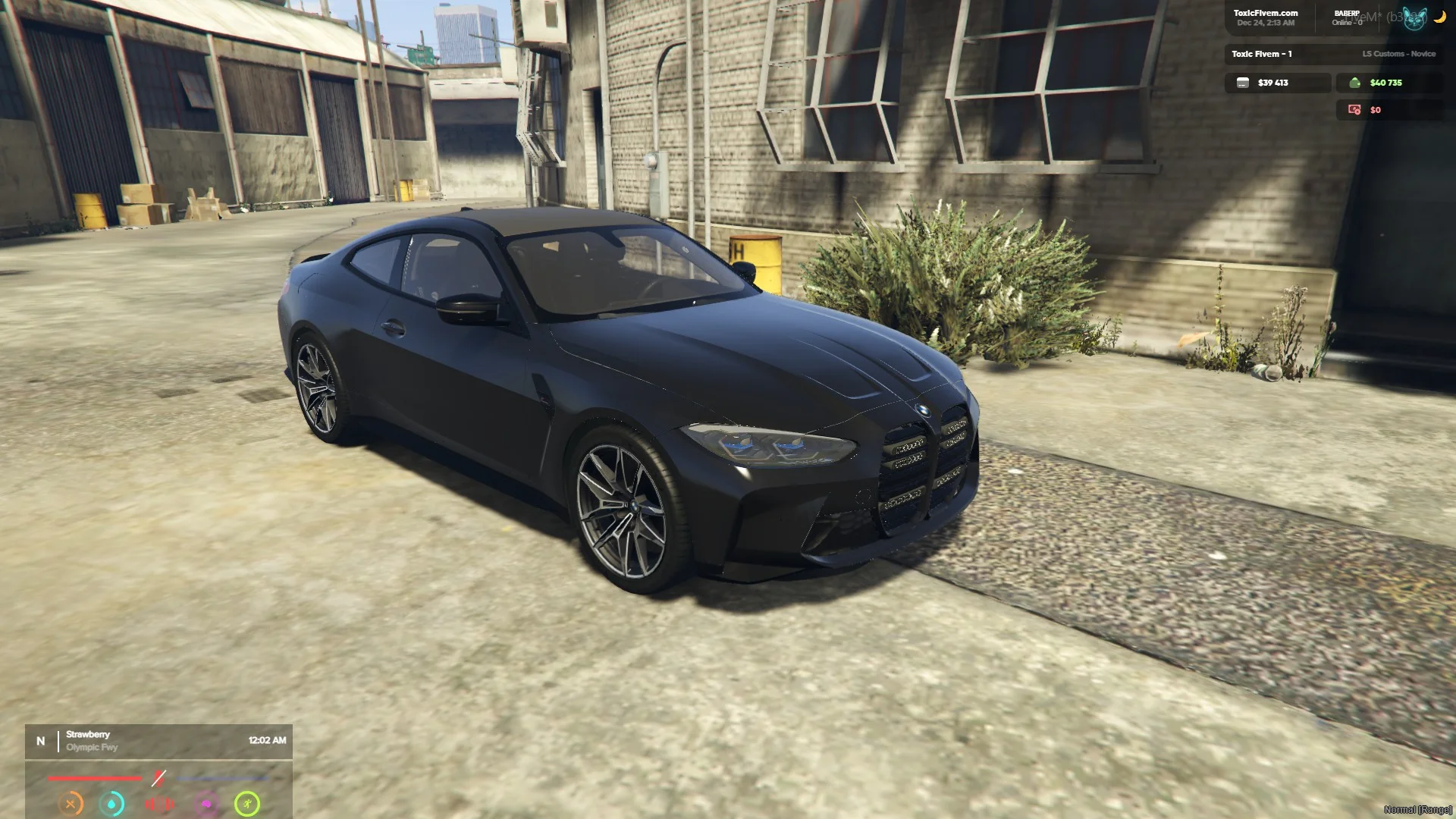1456x819 pixels.
Task: Click the bank card balance icon
Action: pos(1242,83)
